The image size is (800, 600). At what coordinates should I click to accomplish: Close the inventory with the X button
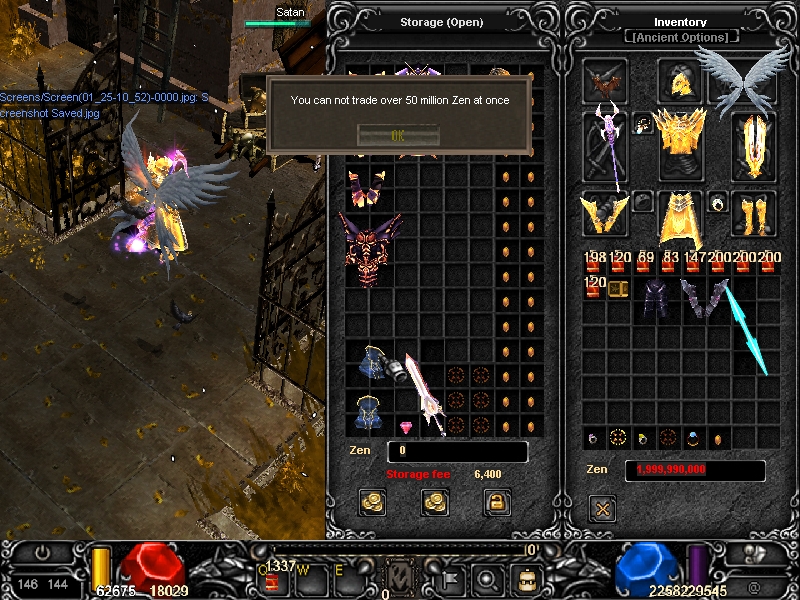pos(603,509)
